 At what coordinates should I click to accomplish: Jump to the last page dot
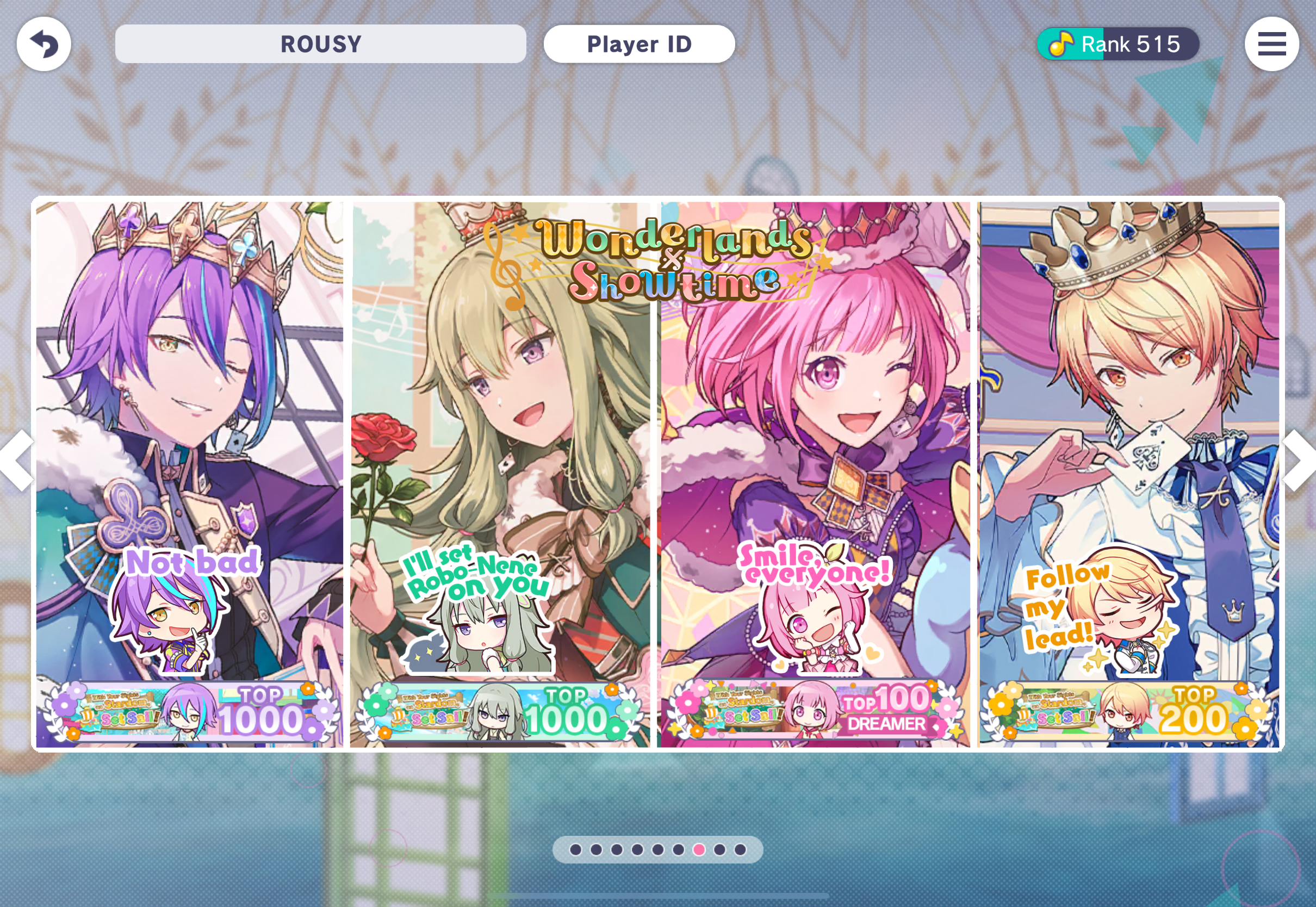point(740,849)
